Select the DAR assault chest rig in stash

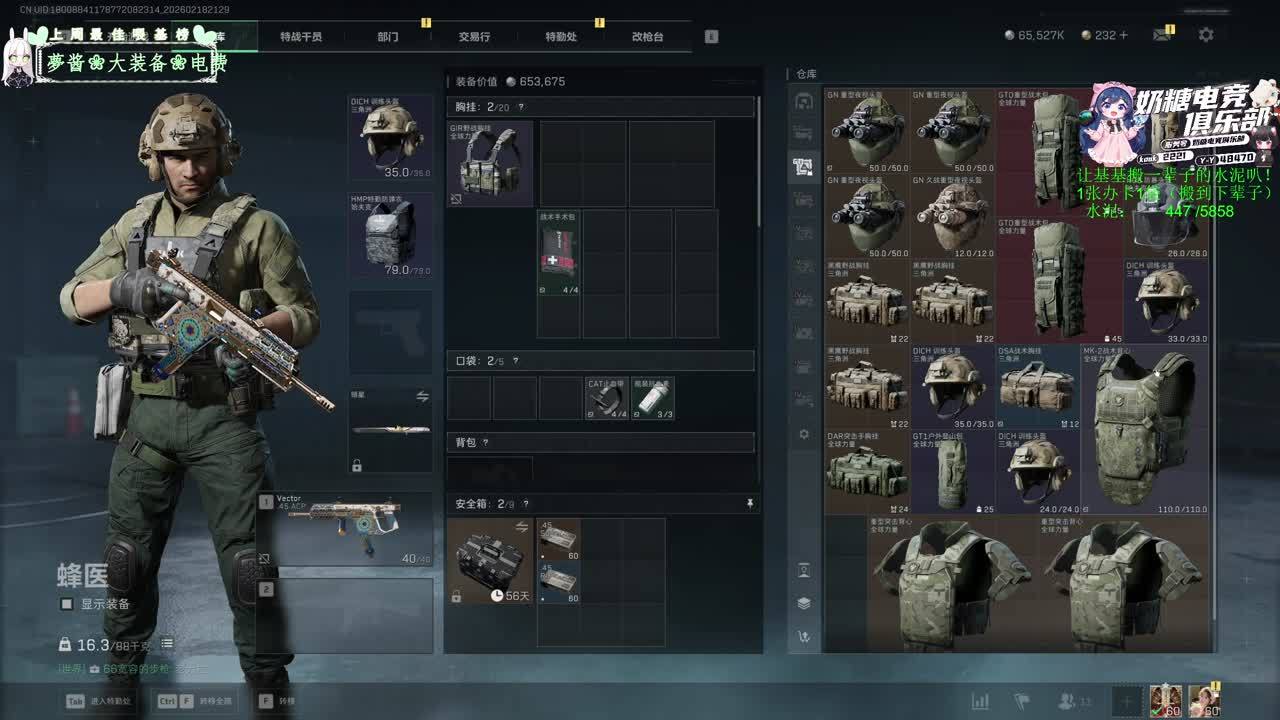pos(866,472)
